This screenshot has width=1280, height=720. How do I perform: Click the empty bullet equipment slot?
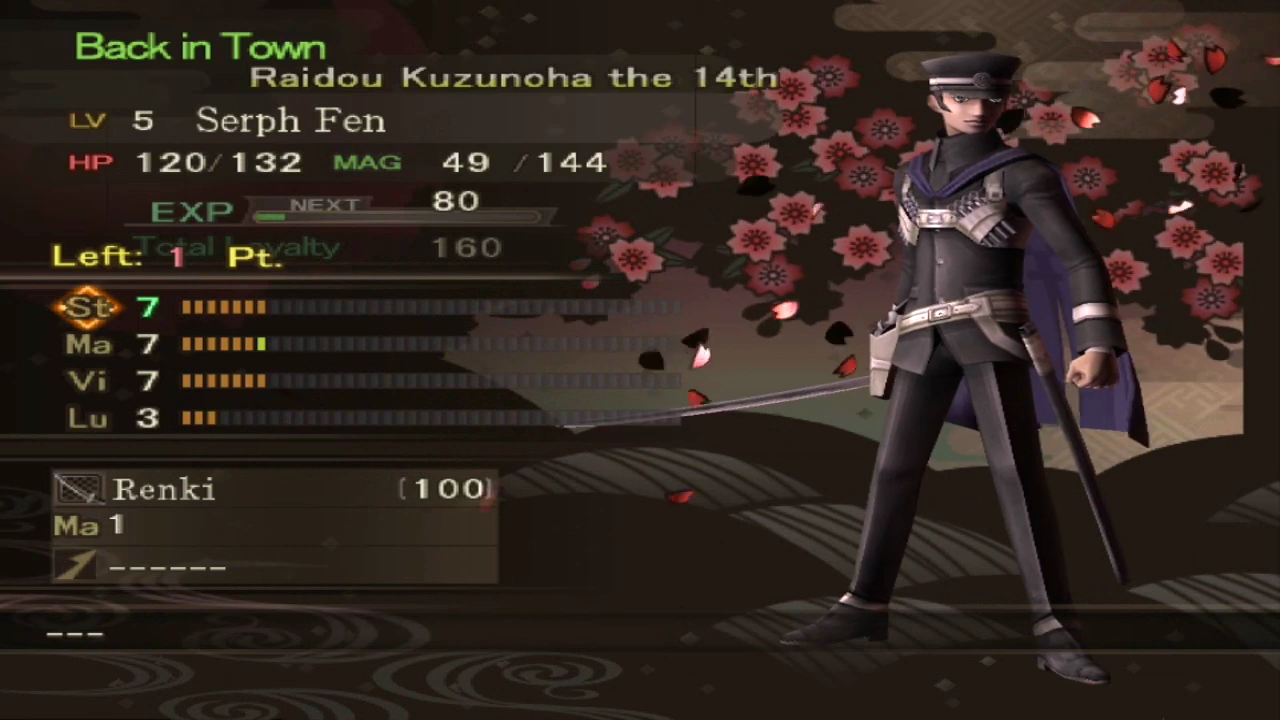274,566
